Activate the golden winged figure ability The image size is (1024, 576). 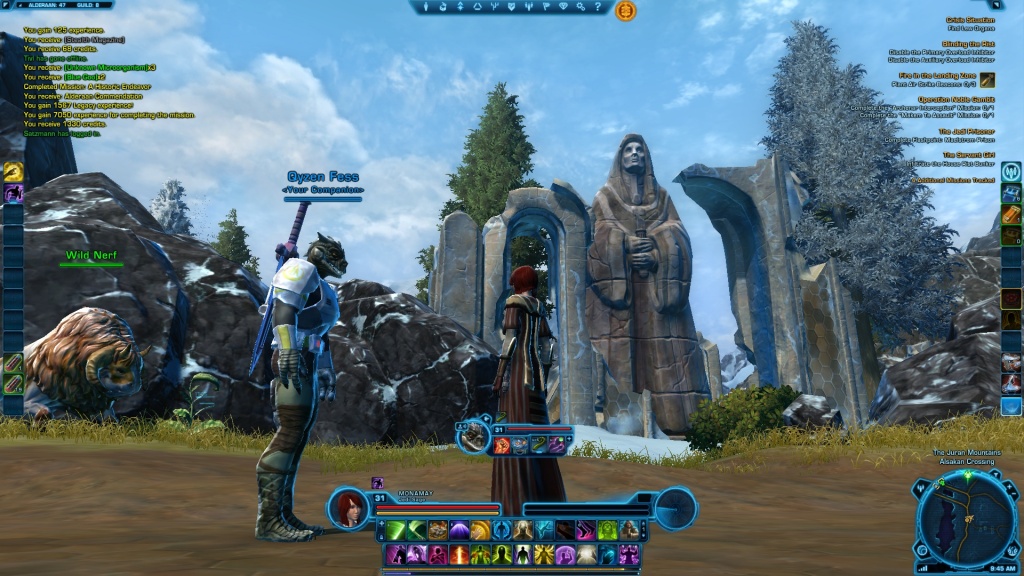click(x=544, y=554)
